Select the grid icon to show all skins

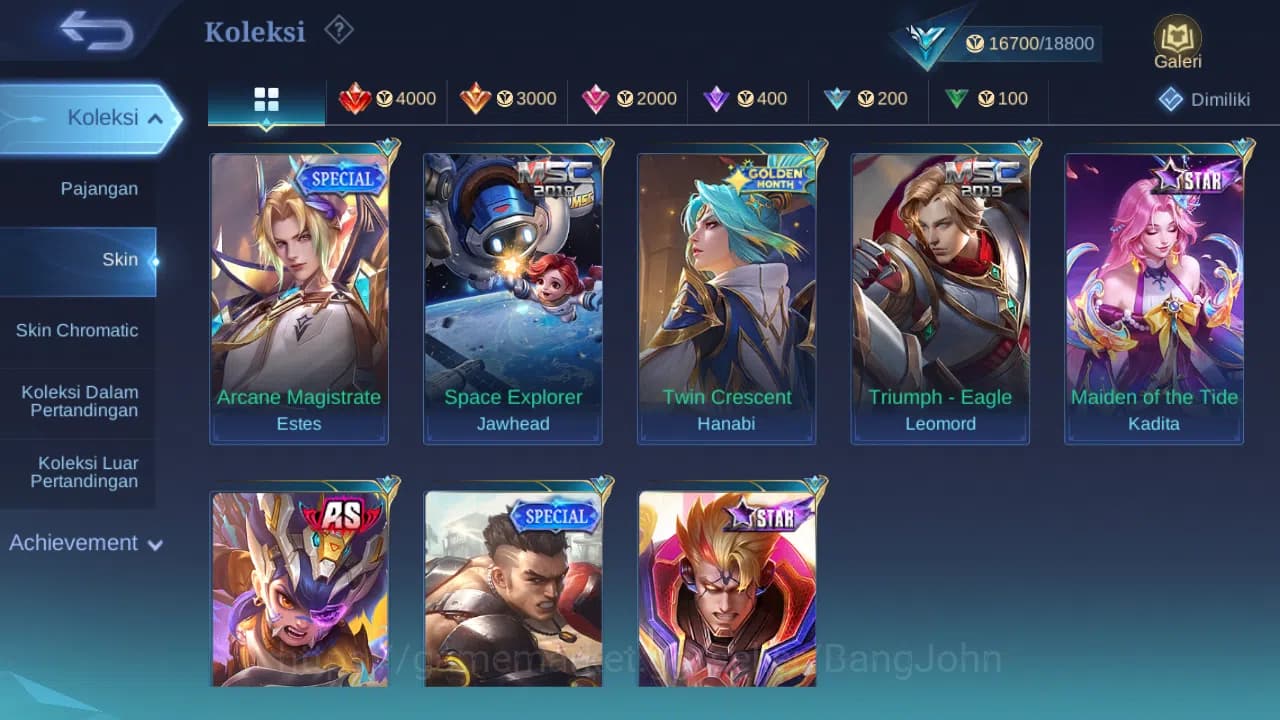265,99
